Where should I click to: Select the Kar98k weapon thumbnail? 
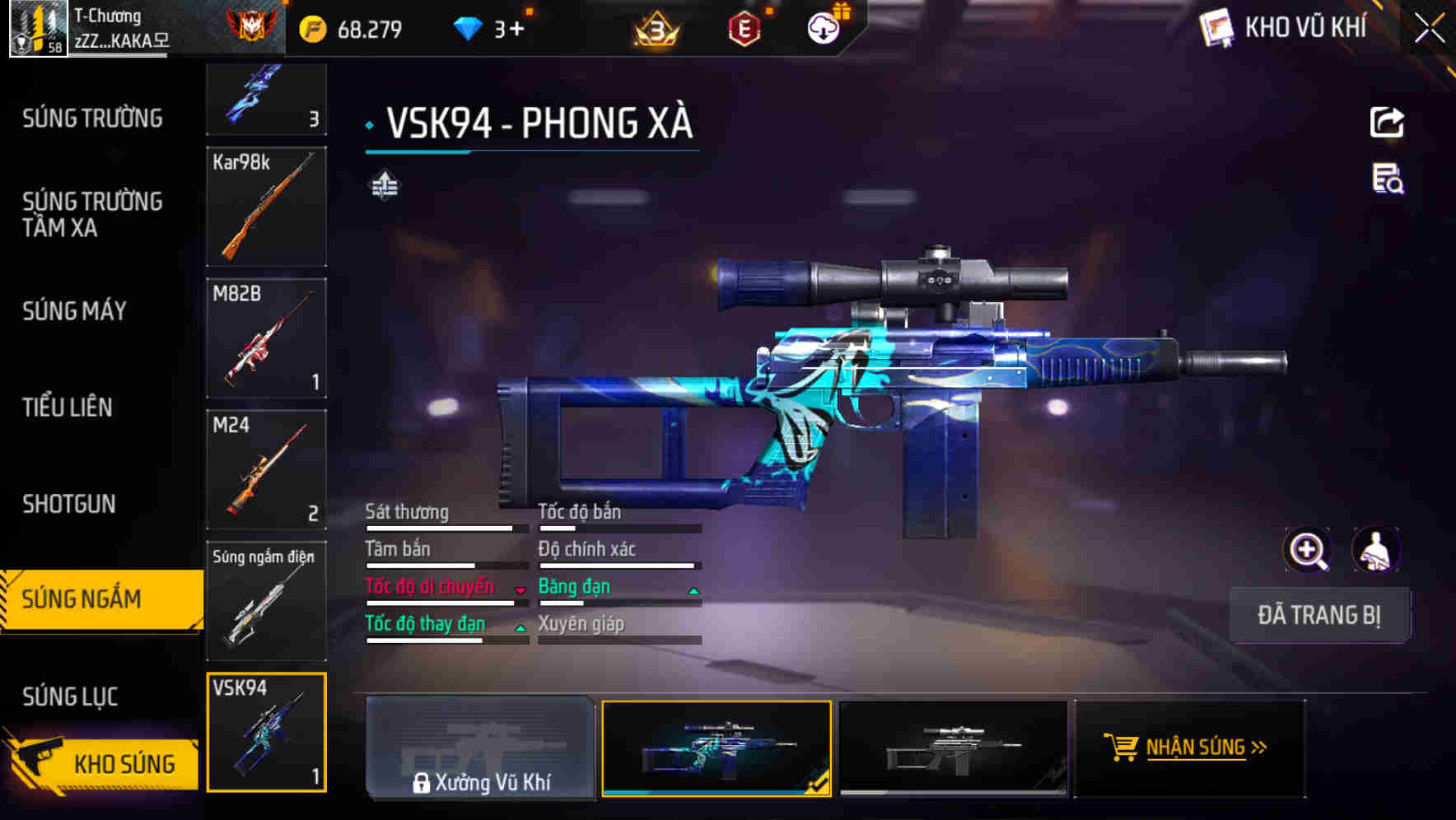pos(266,207)
